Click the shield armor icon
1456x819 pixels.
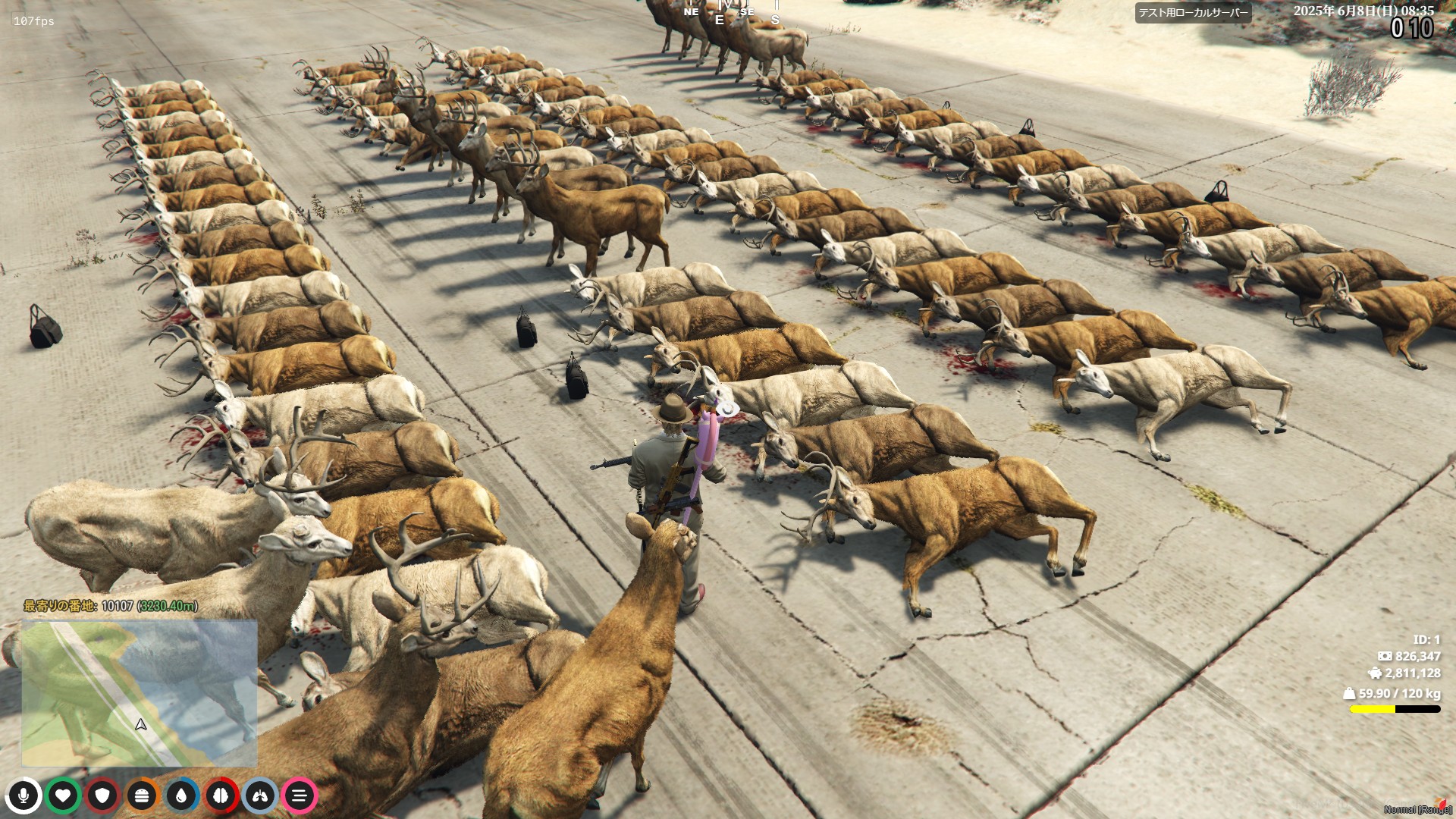click(102, 795)
